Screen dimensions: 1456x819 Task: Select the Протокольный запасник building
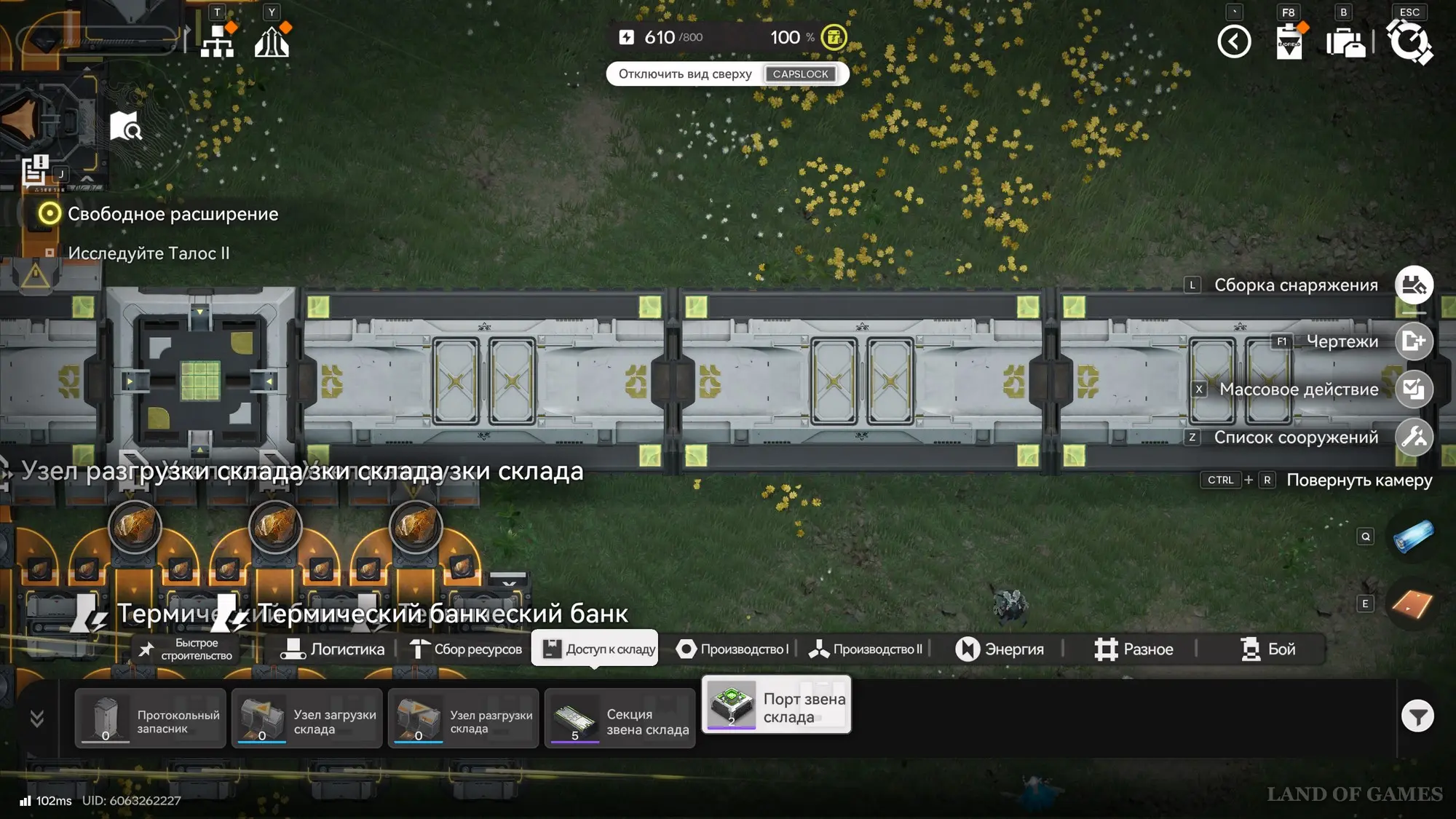pos(151,719)
